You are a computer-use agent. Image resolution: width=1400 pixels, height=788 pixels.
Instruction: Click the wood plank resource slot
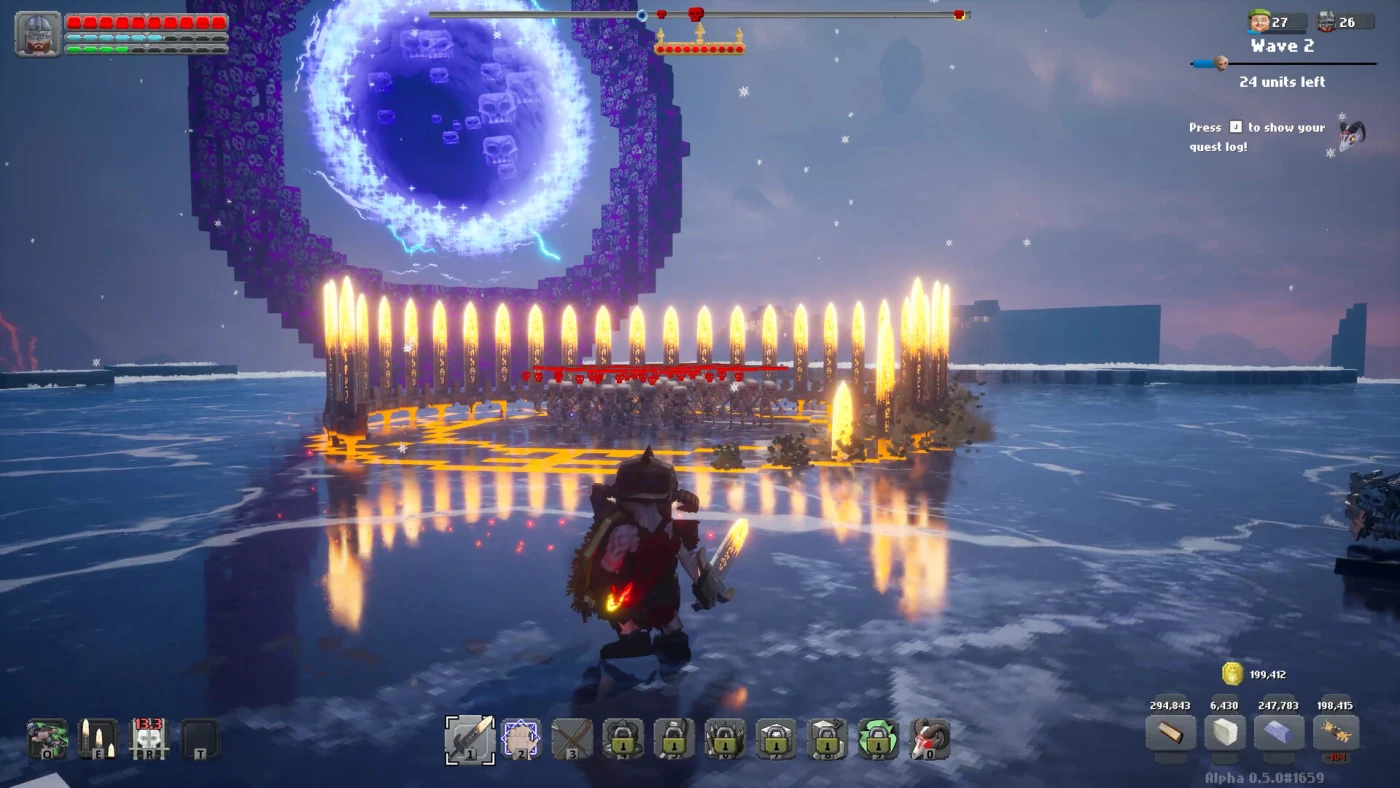pyautogui.click(x=1170, y=733)
